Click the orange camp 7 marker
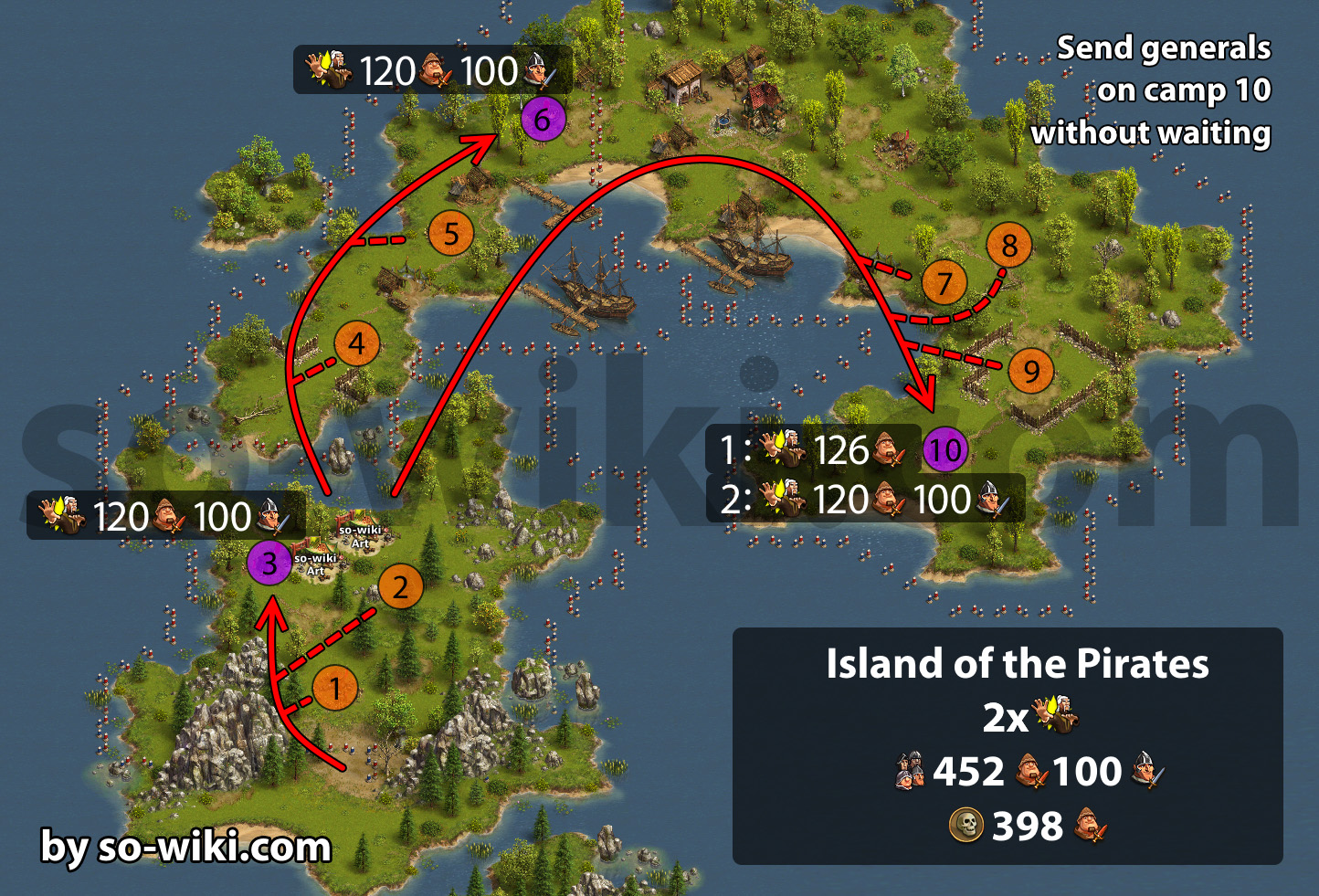 pos(944,283)
